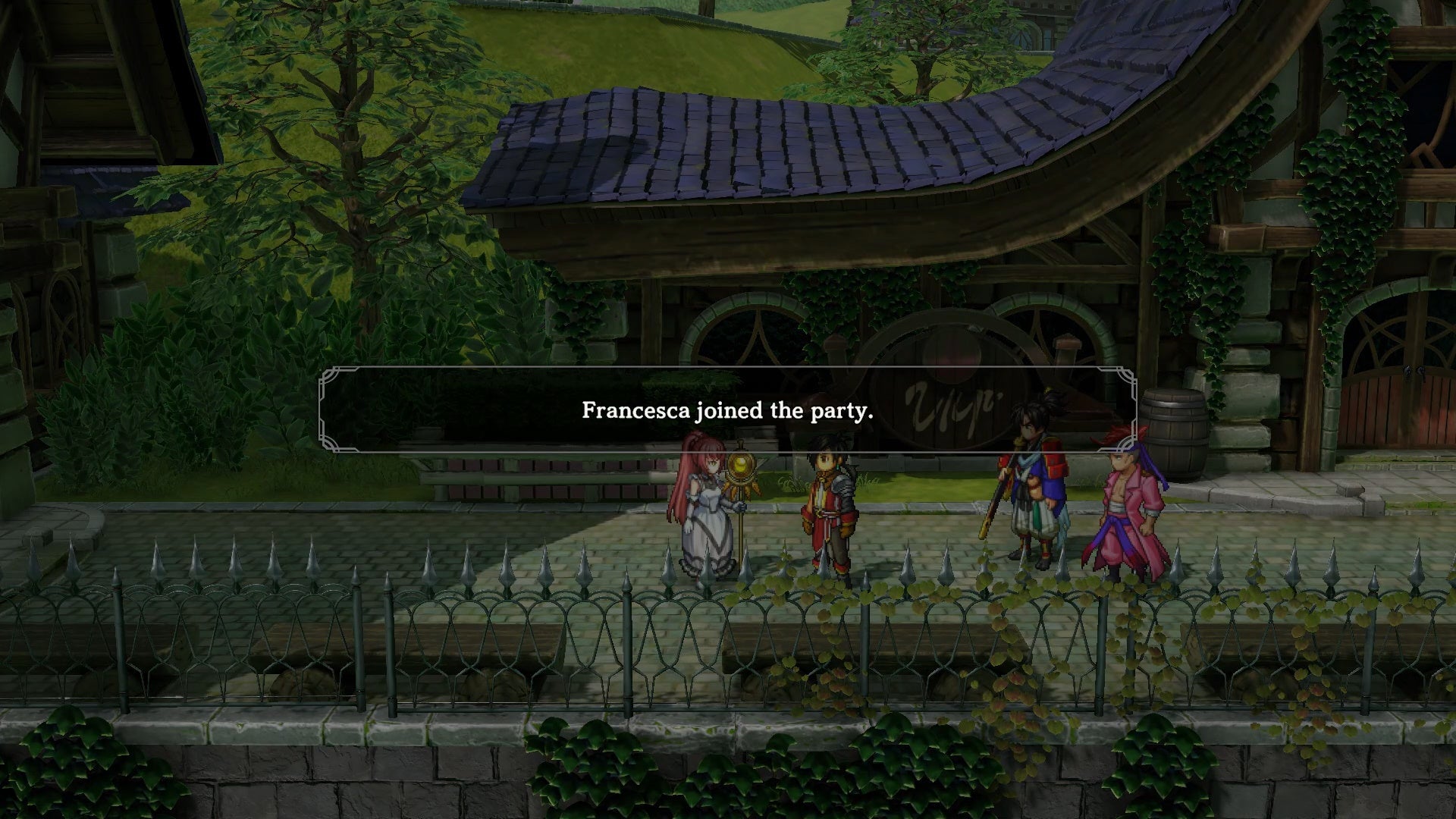
Task: Select Francesca holding the golden staff
Action: 705,516
